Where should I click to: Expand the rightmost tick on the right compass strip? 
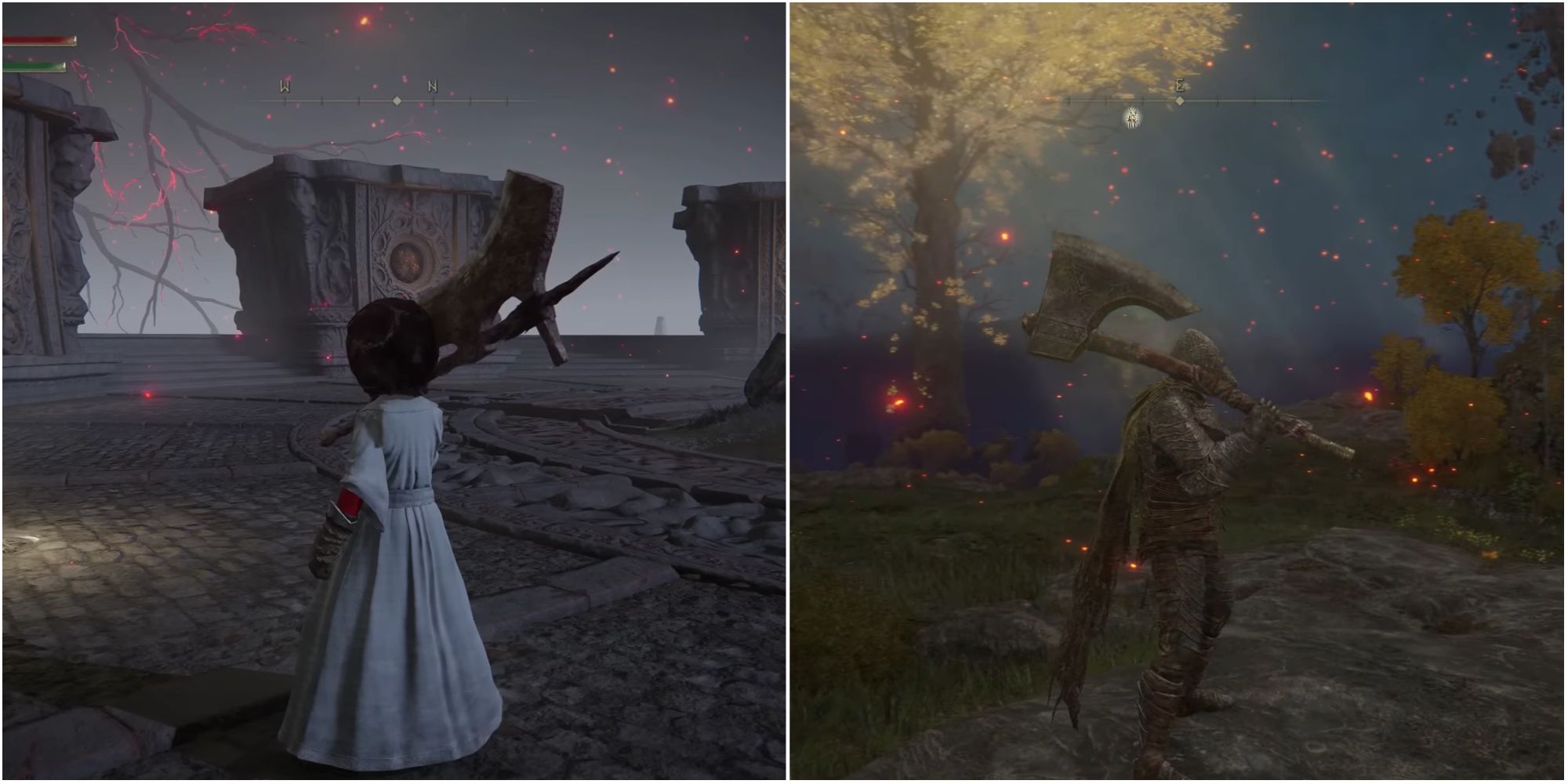tap(1290, 100)
